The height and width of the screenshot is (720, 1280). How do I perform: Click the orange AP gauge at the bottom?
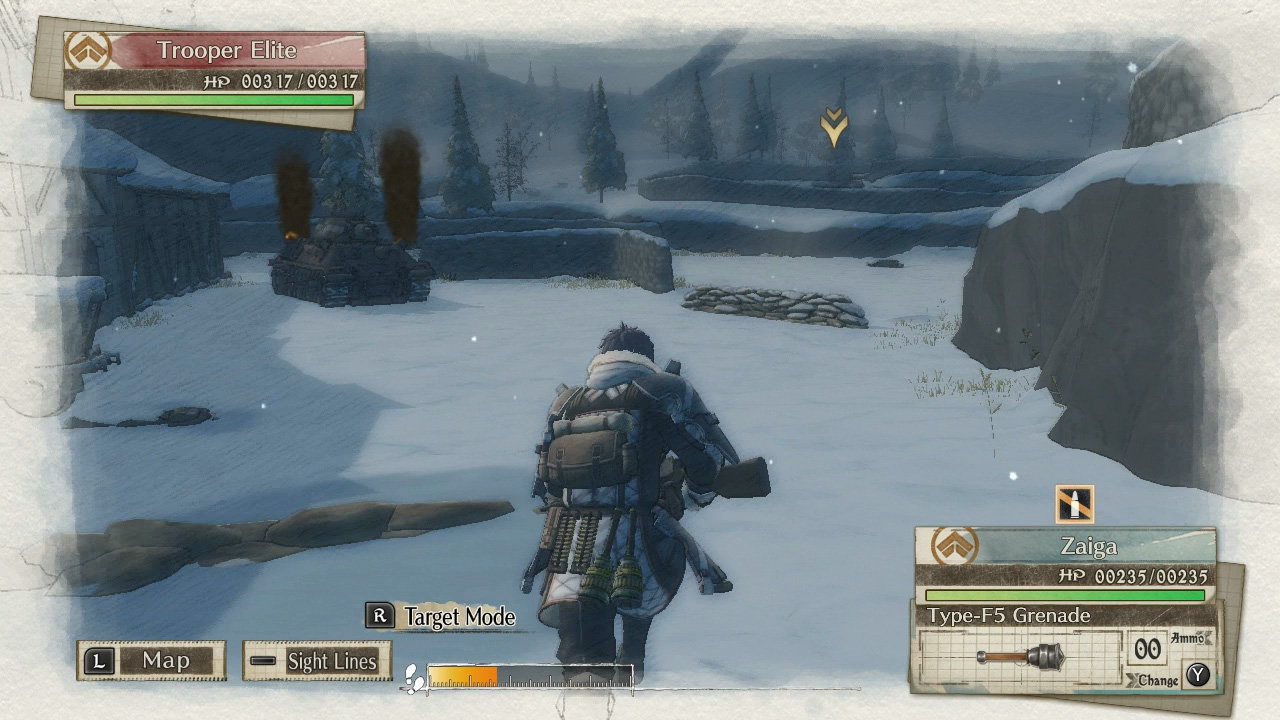460,675
